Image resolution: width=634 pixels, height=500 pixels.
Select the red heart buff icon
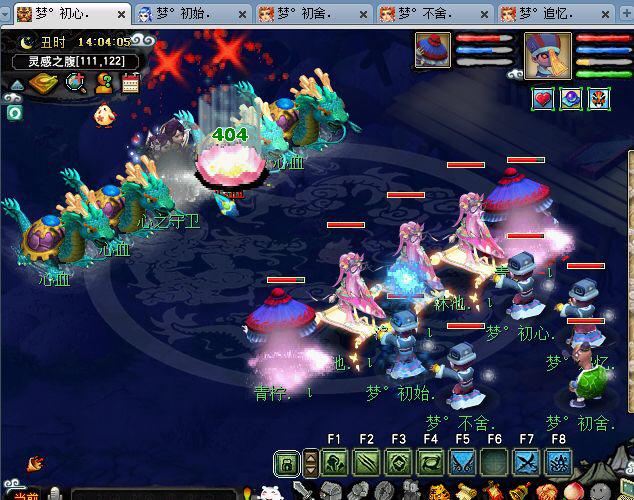coord(543,99)
